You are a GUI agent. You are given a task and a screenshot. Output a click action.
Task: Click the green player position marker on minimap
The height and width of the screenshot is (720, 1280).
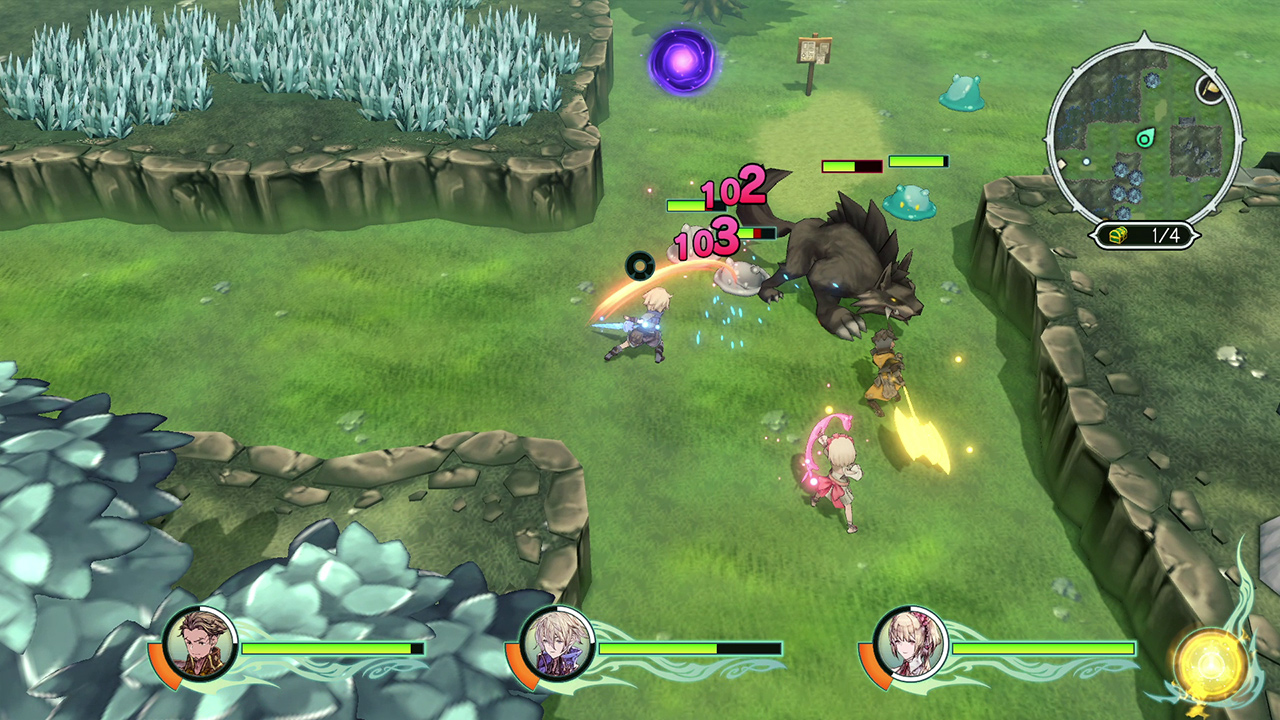coord(1144,140)
